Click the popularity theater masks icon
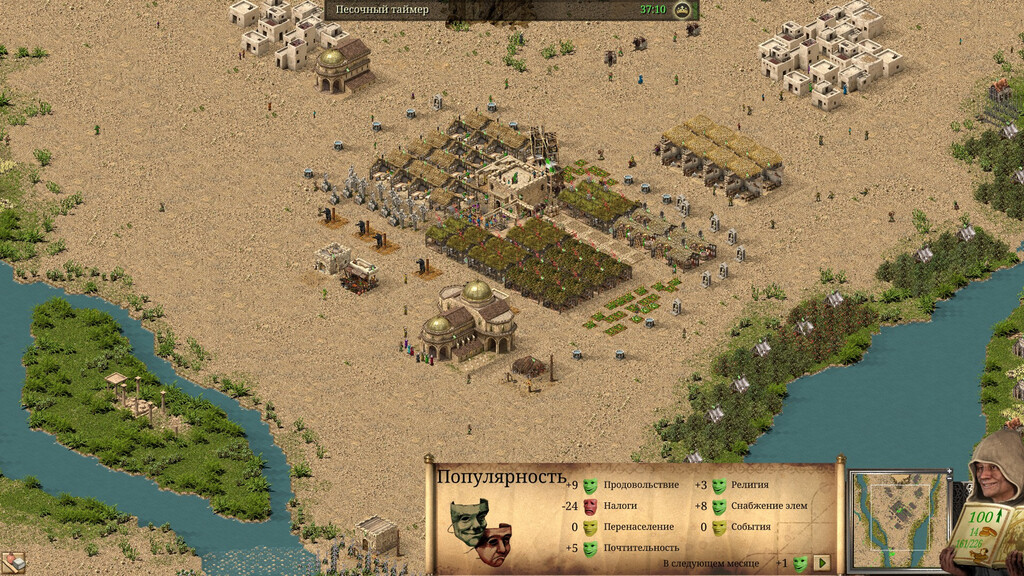 click(x=480, y=531)
